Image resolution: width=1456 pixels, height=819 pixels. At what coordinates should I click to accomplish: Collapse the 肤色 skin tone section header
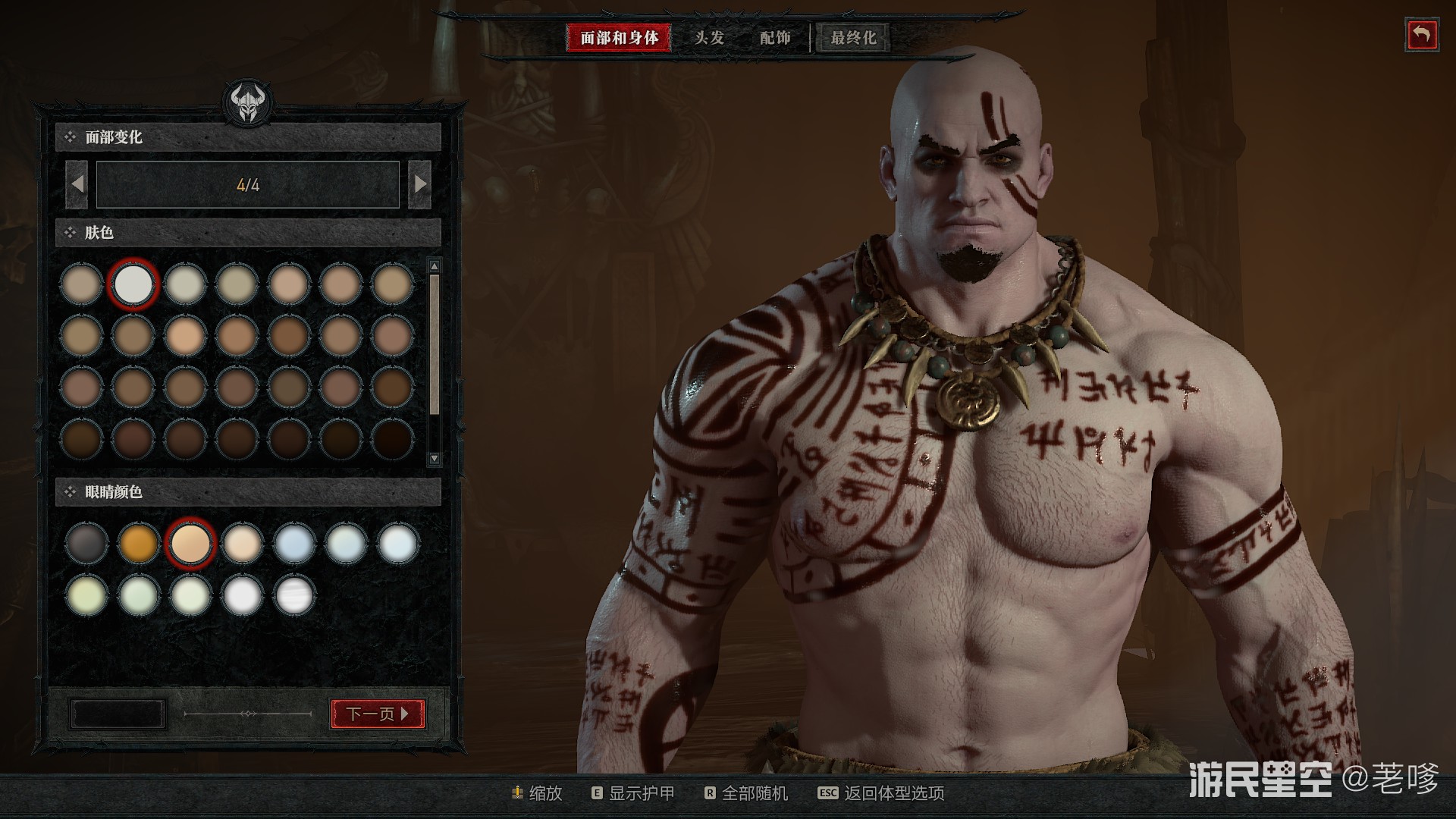[x=247, y=233]
